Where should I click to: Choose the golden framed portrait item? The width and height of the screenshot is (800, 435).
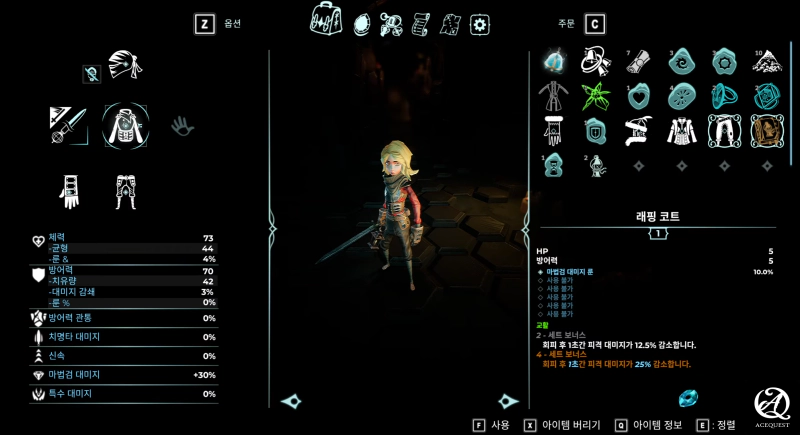(x=766, y=130)
